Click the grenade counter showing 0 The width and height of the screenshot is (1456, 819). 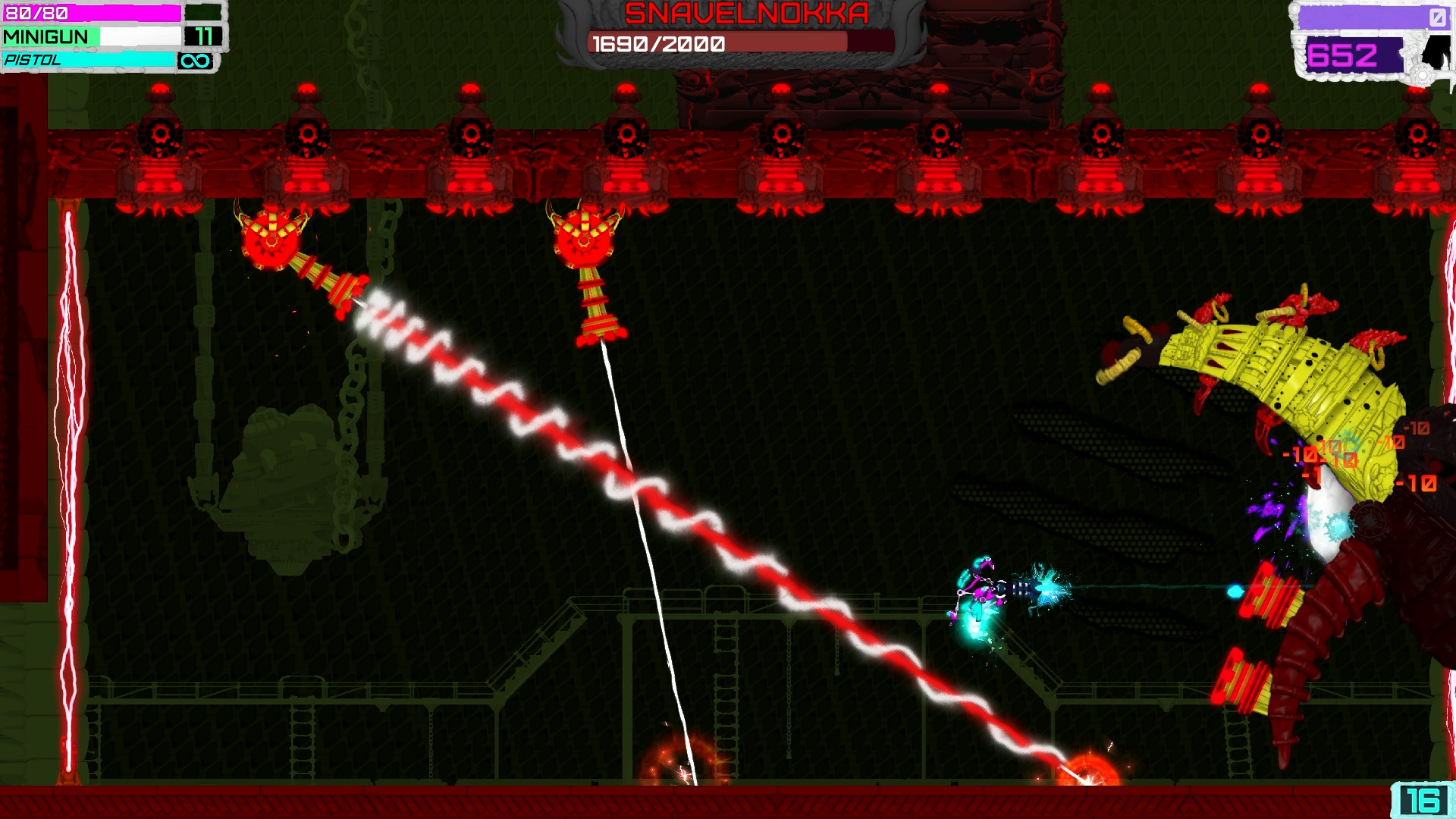[1439, 17]
